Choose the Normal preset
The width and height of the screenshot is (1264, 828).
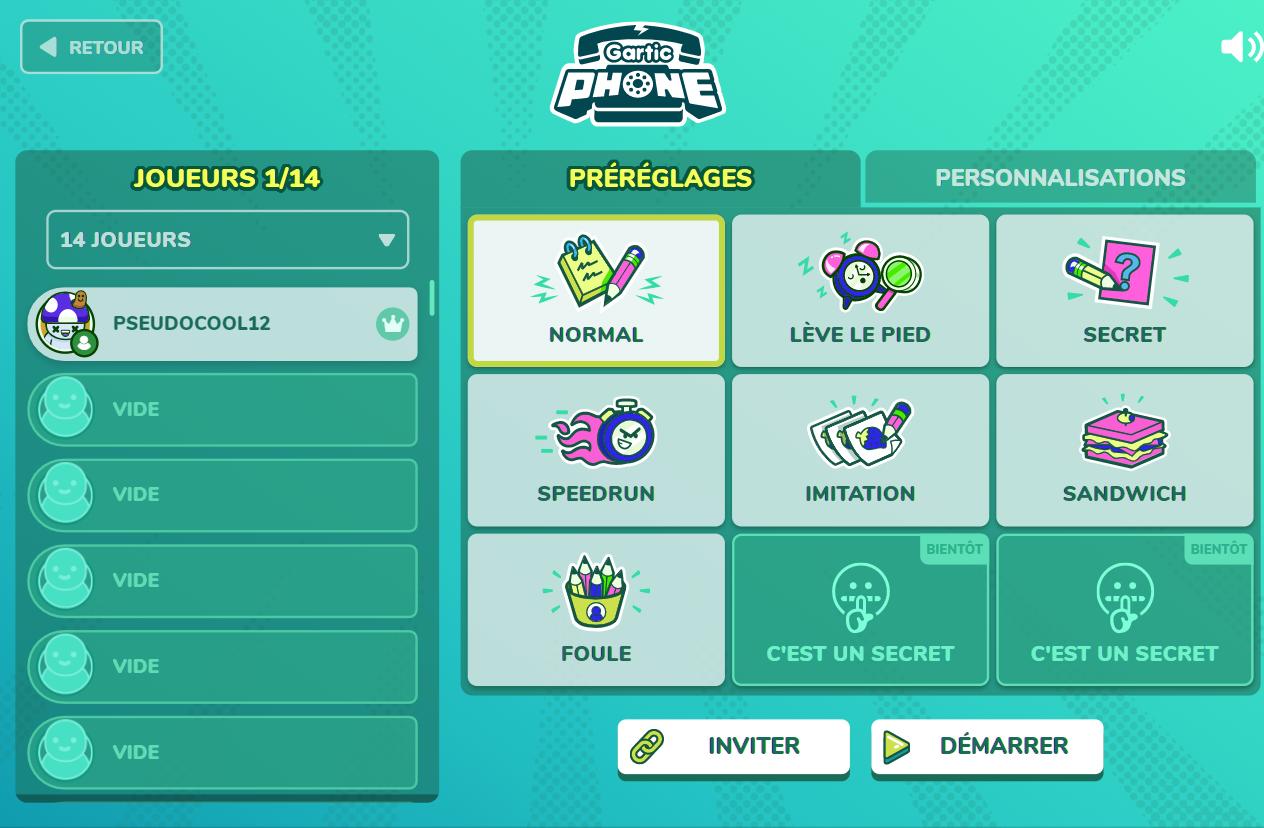pyautogui.click(x=596, y=291)
